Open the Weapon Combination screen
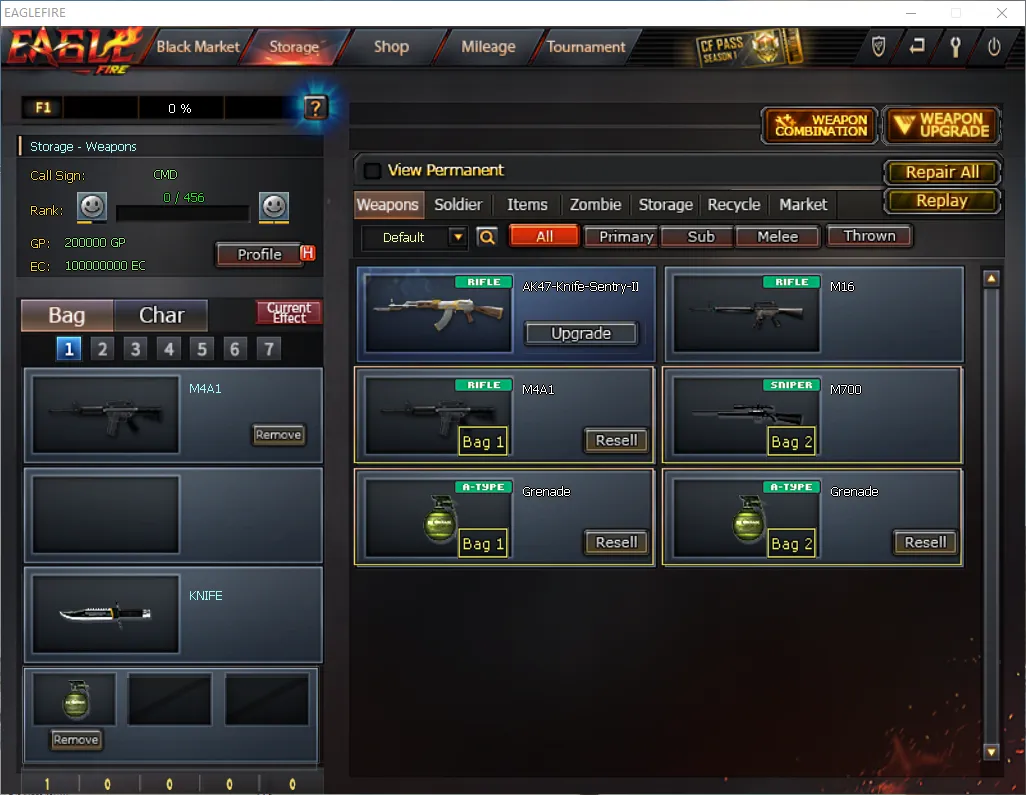 pyautogui.click(x=820, y=125)
